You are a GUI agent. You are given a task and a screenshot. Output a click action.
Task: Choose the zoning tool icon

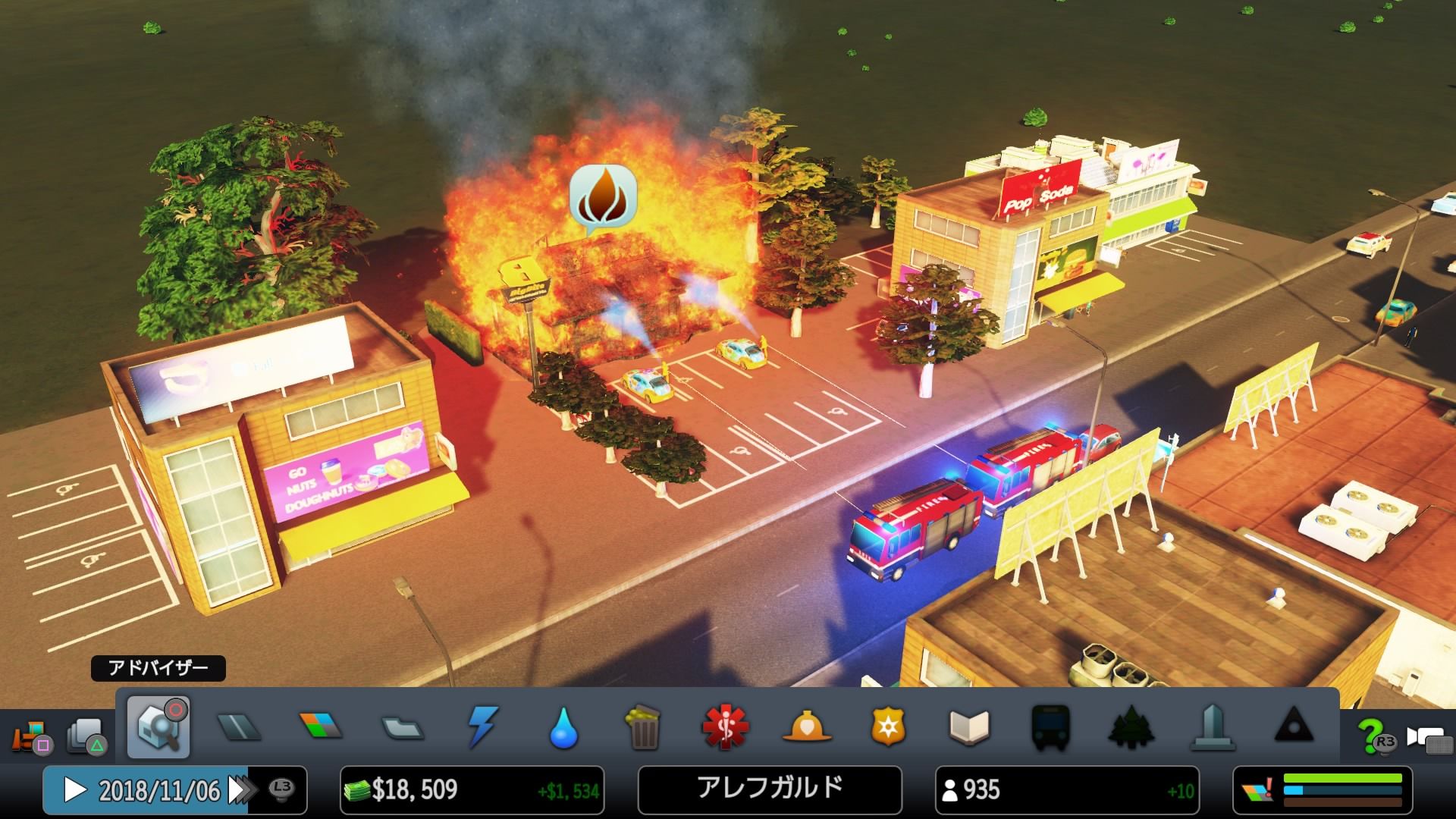321,728
